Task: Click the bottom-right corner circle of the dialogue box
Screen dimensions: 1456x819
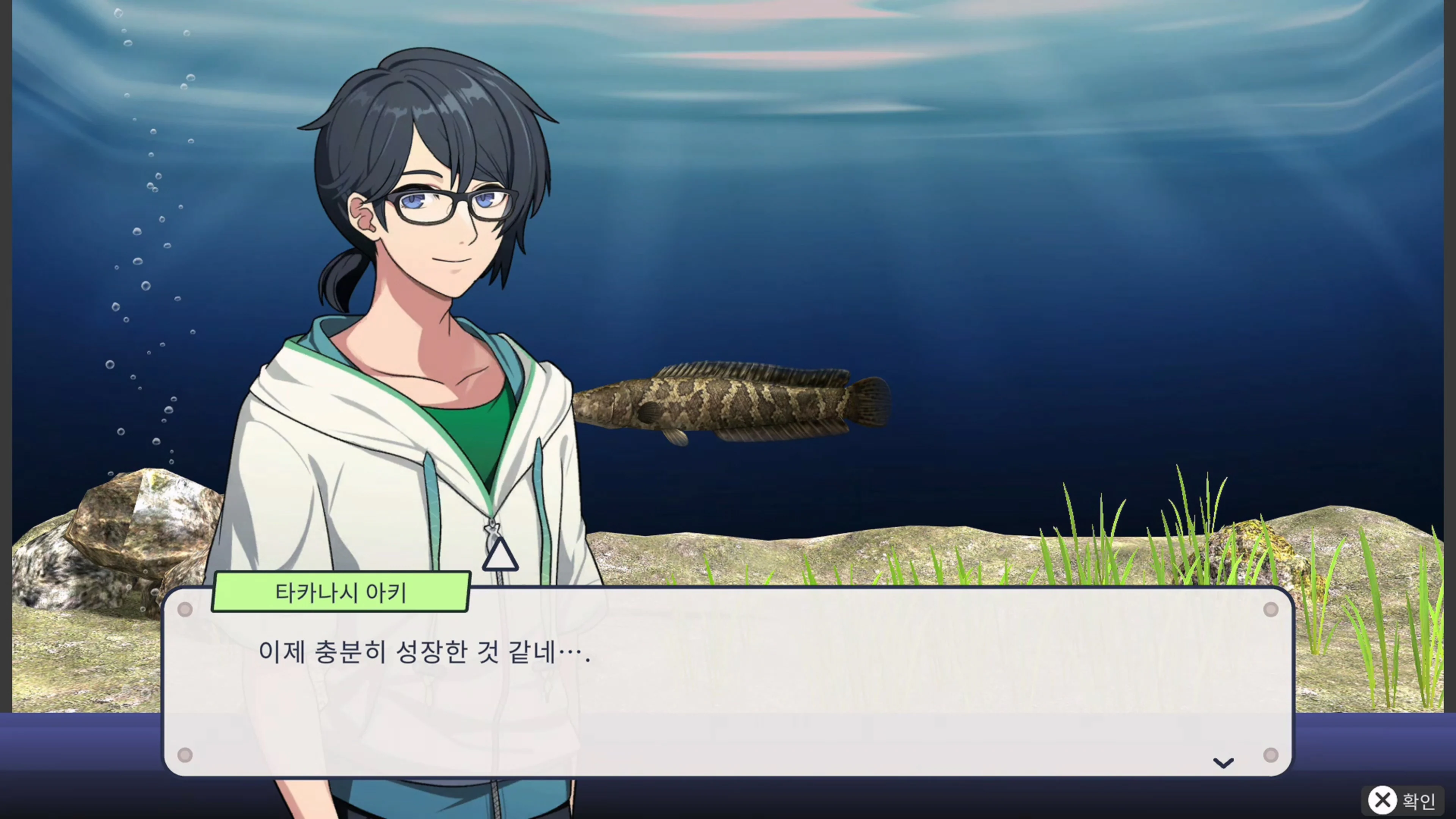Action: pos(1271,755)
